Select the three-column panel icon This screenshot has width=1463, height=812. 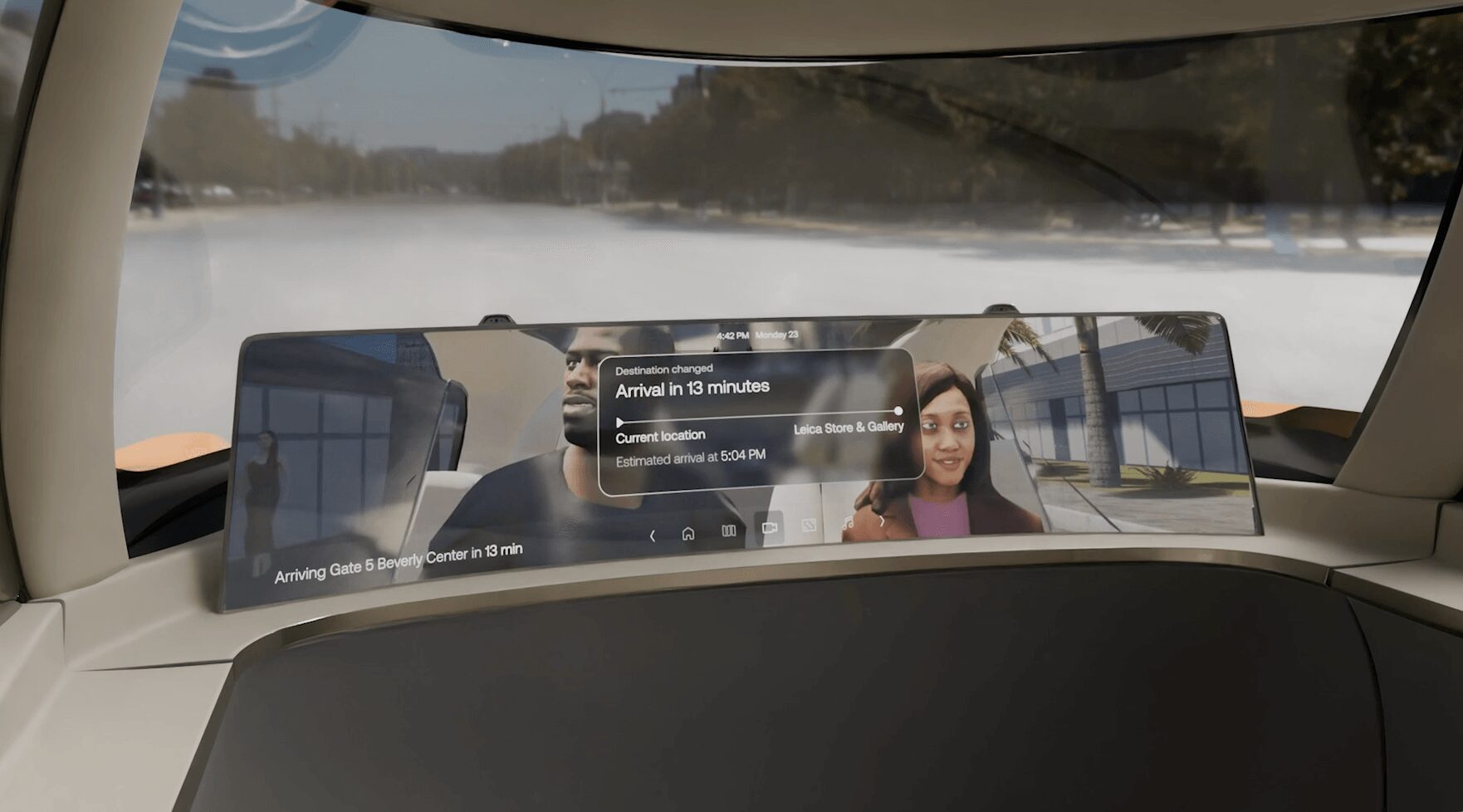click(728, 531)
